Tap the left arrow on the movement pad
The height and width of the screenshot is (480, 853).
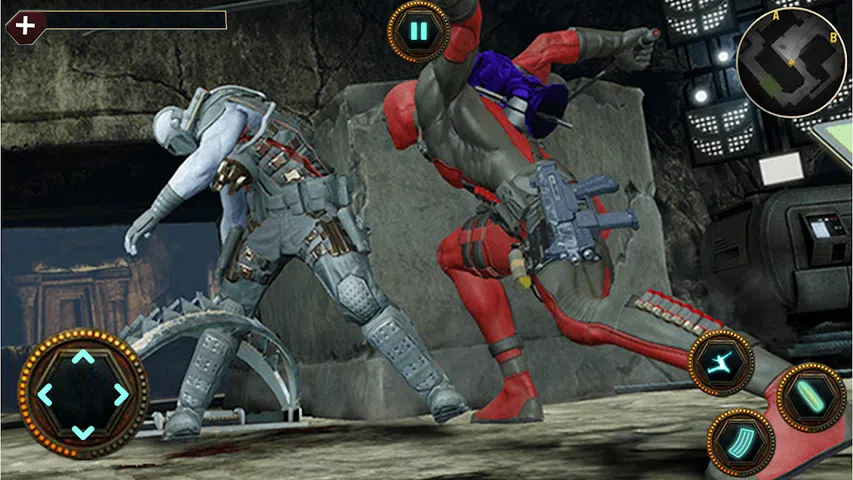45,394
